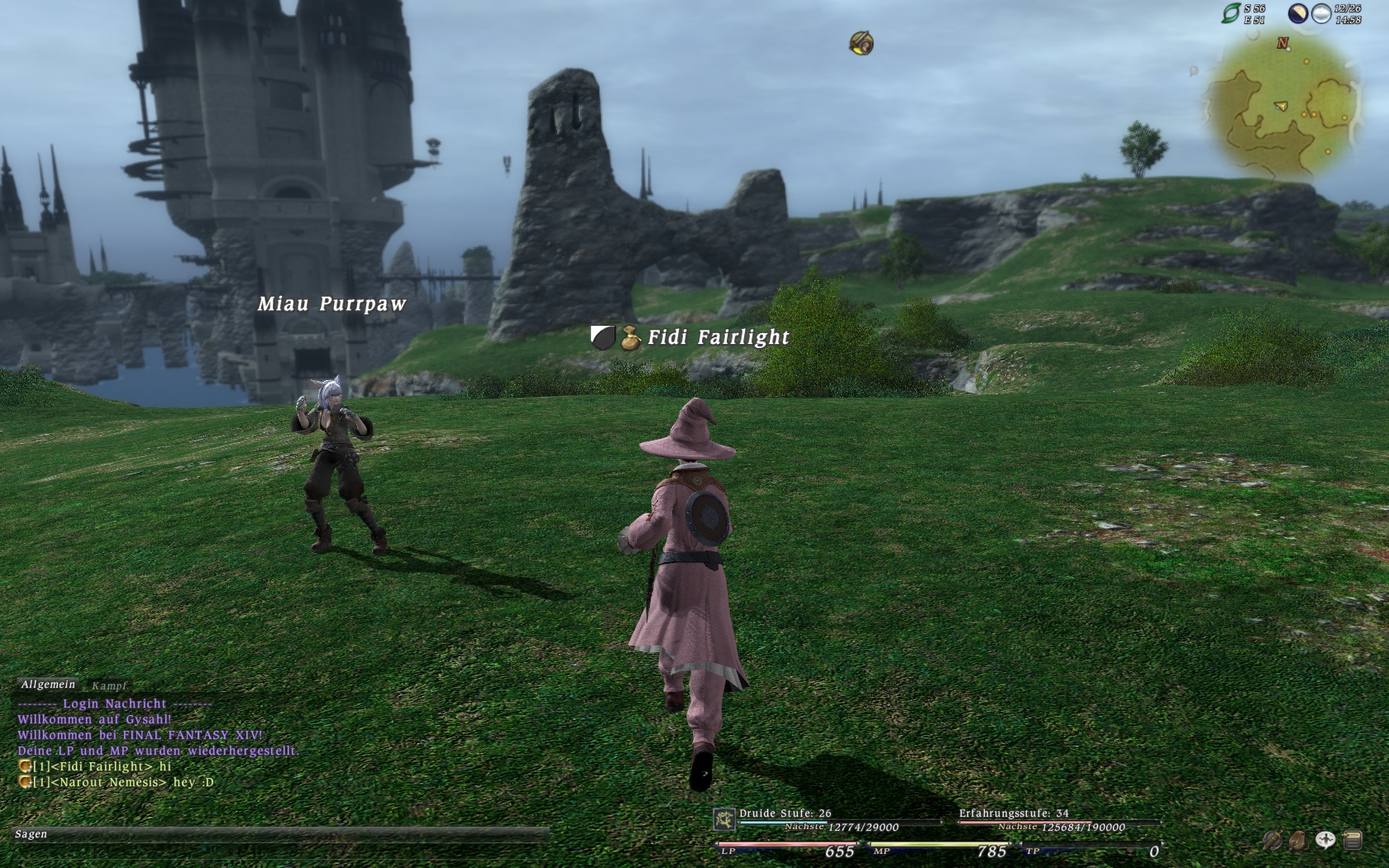The height and width of the screenshot is (868, 1389).
Task: Click the Sagen chat input field
Action: click(281, 834)
